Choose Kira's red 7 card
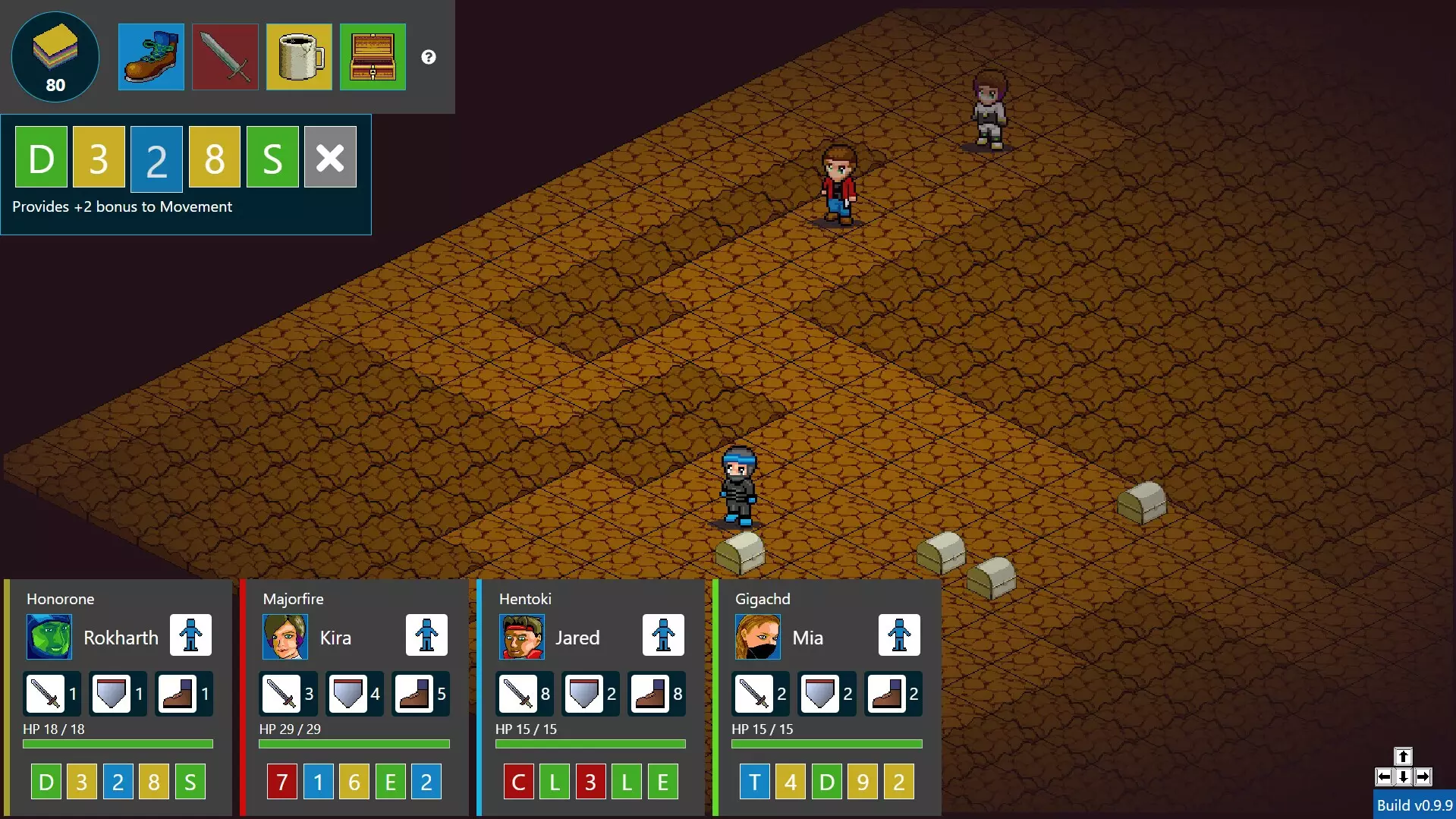Viewport: 1456px width, 819px height. pos(282,782)
